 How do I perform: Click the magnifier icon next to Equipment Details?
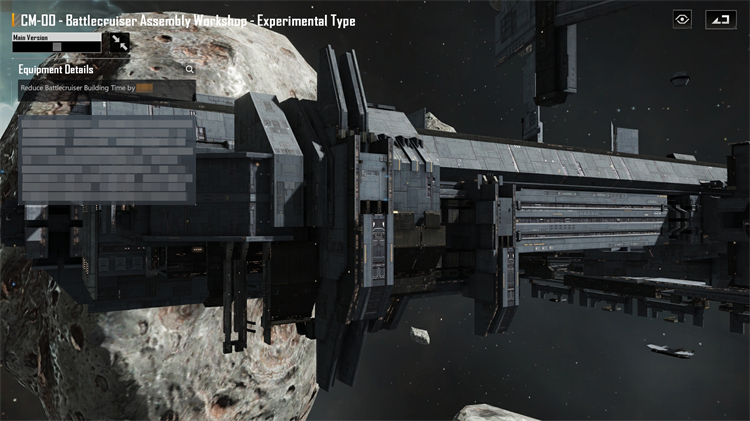click(x=190, y=70)
